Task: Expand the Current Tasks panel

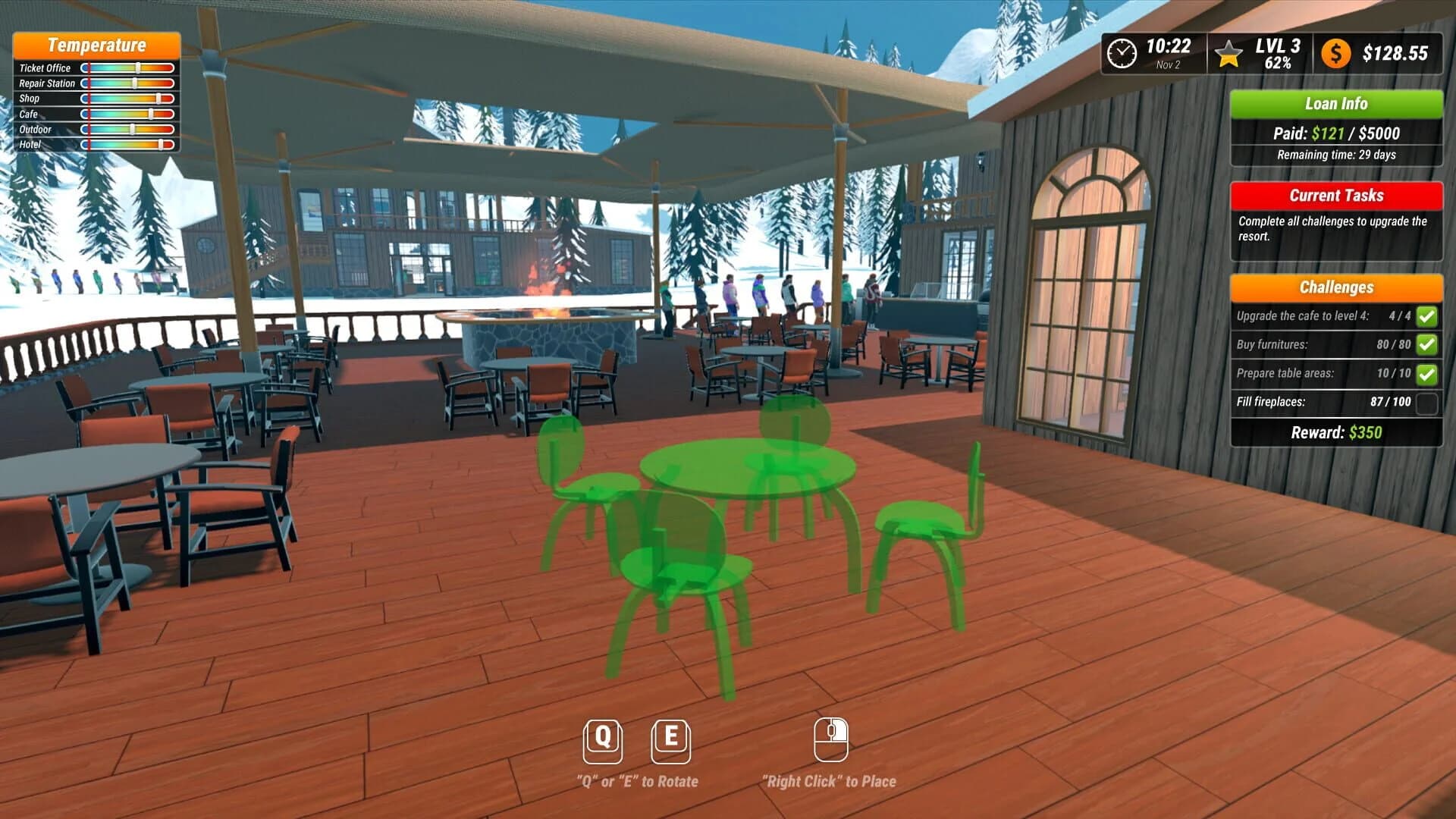Action: 1336,196
